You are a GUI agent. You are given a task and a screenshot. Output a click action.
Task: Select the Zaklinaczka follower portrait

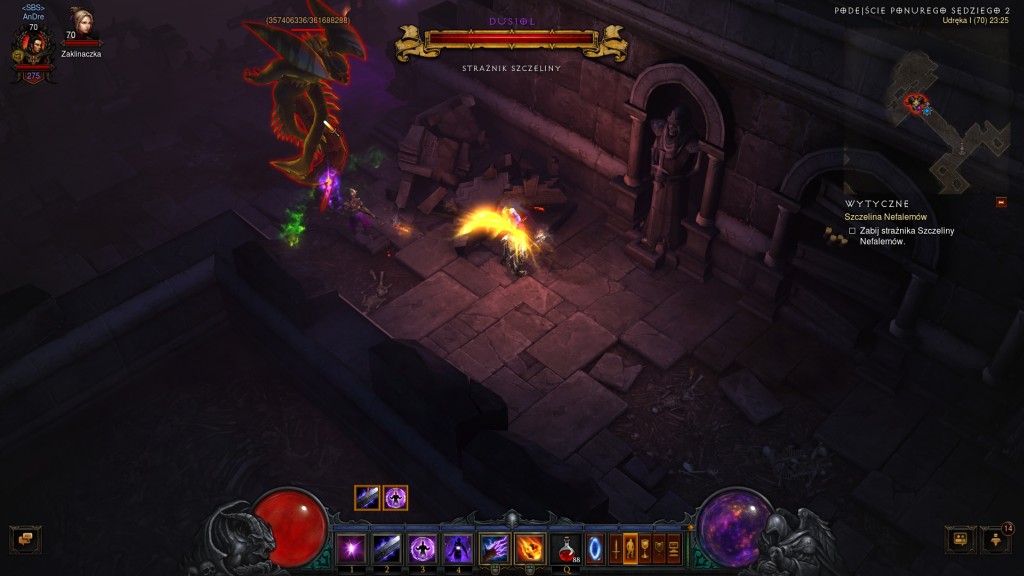click(x=81, y=27)
